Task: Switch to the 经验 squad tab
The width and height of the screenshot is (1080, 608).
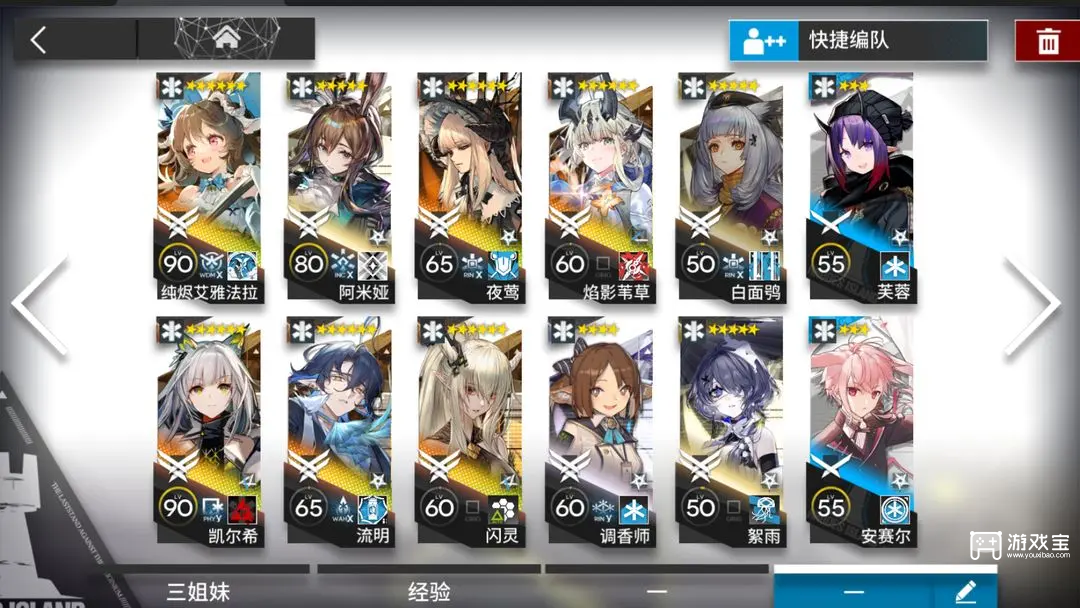Action: coord(428,591)
